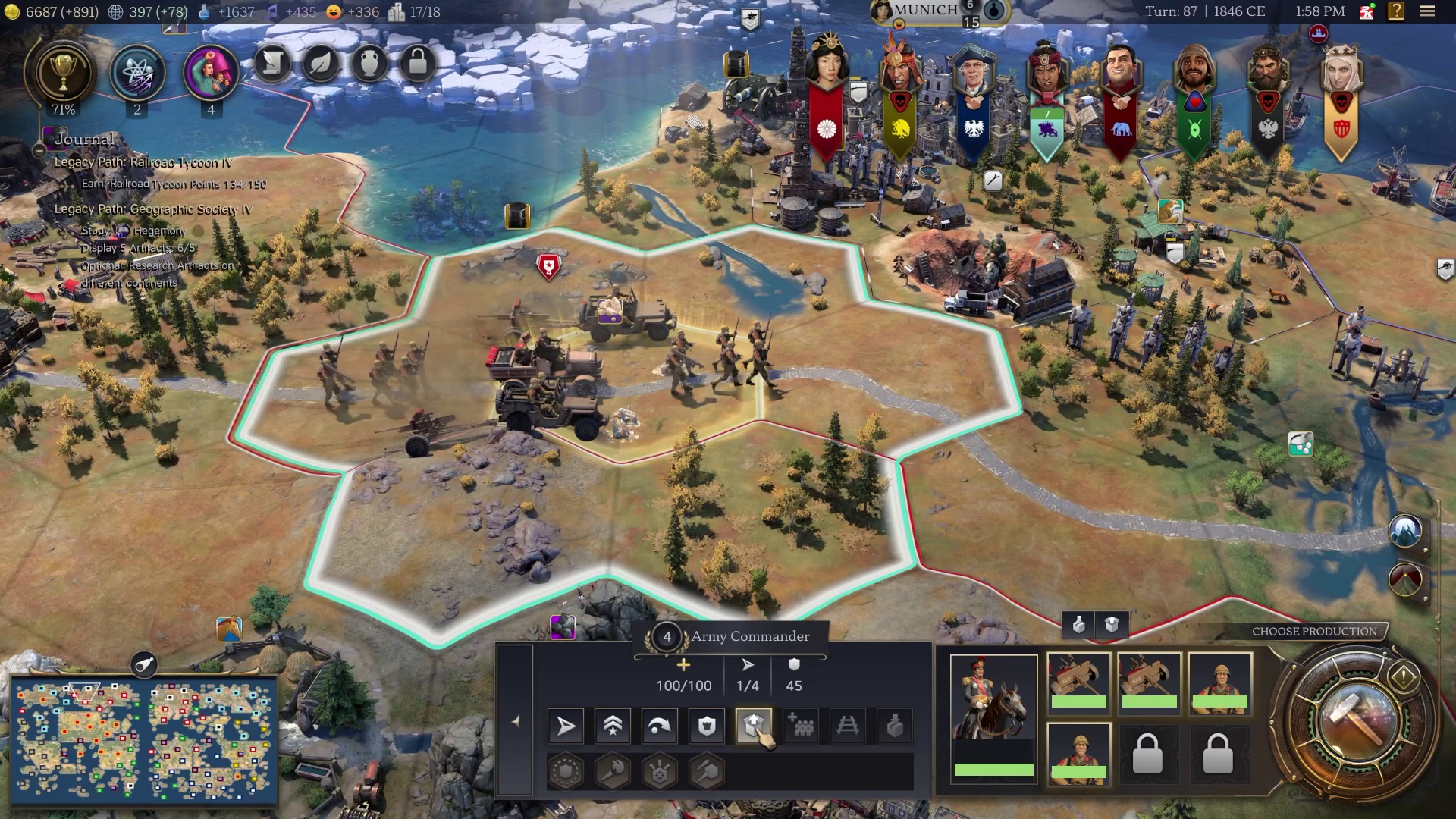Viewport: 1456px width, 819px height.
Task: Open the Civilopedia question mark book
Action: pos(1396,11)
